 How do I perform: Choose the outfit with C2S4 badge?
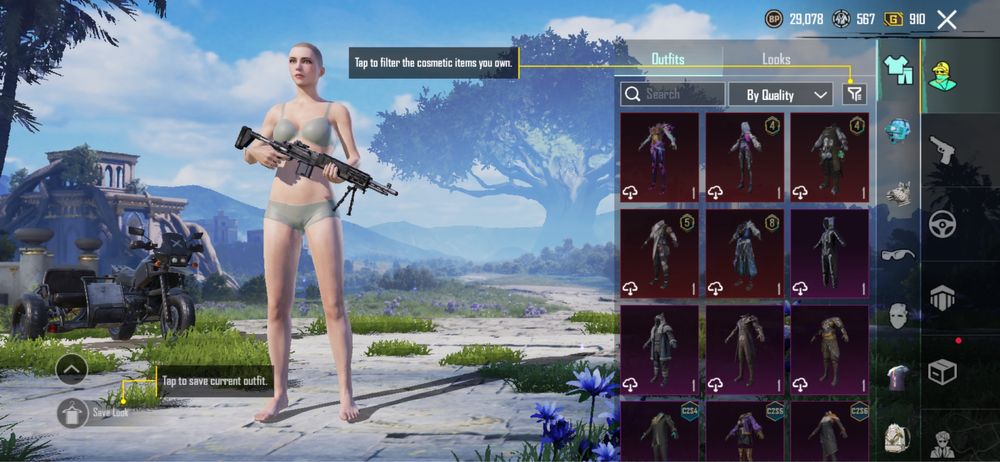[659, 430]
